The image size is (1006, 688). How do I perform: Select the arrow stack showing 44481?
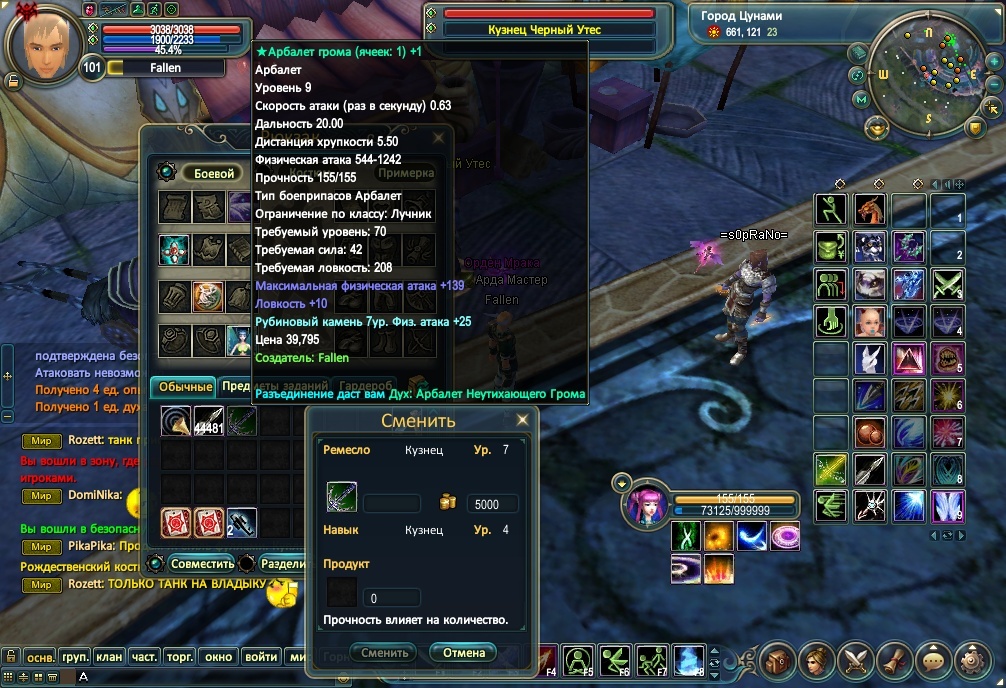click(x=208, y=421)
